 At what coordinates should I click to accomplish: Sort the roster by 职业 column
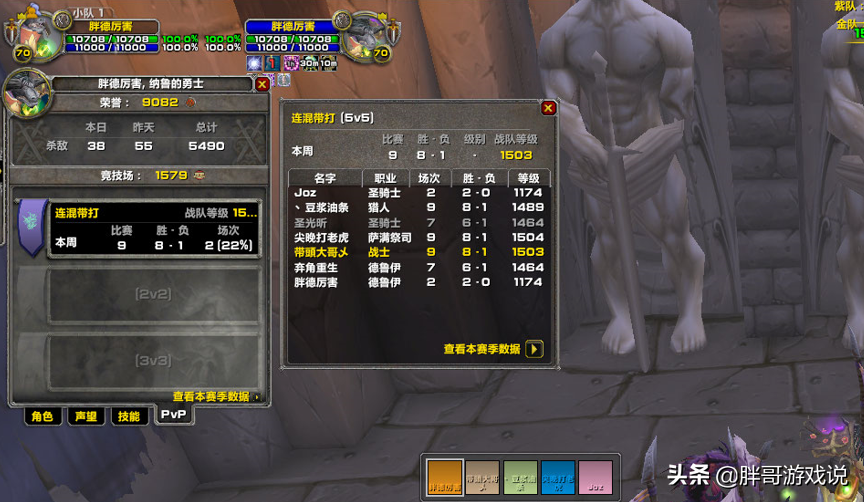tap(385, 178)
